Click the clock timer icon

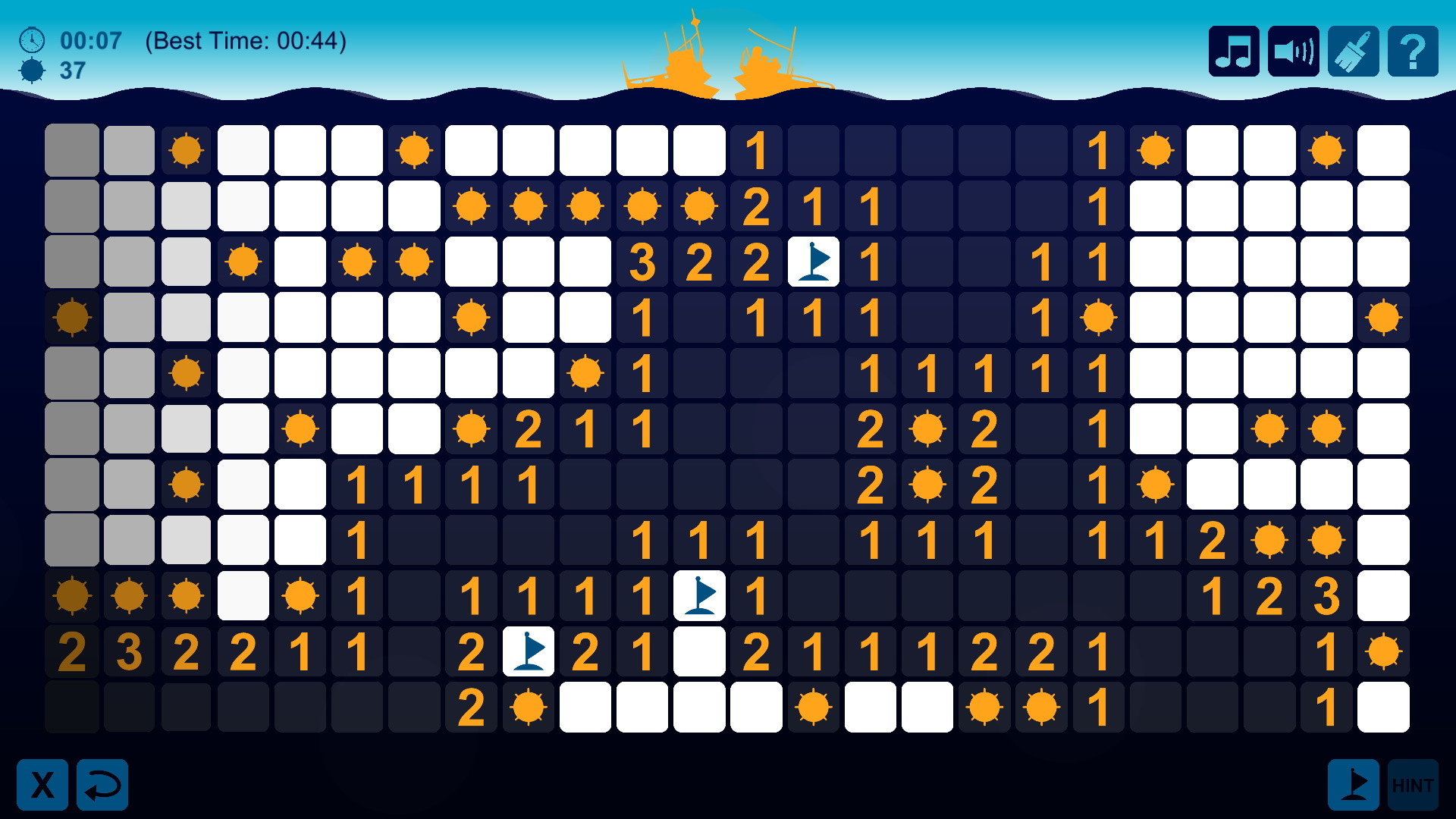[31, 41]
